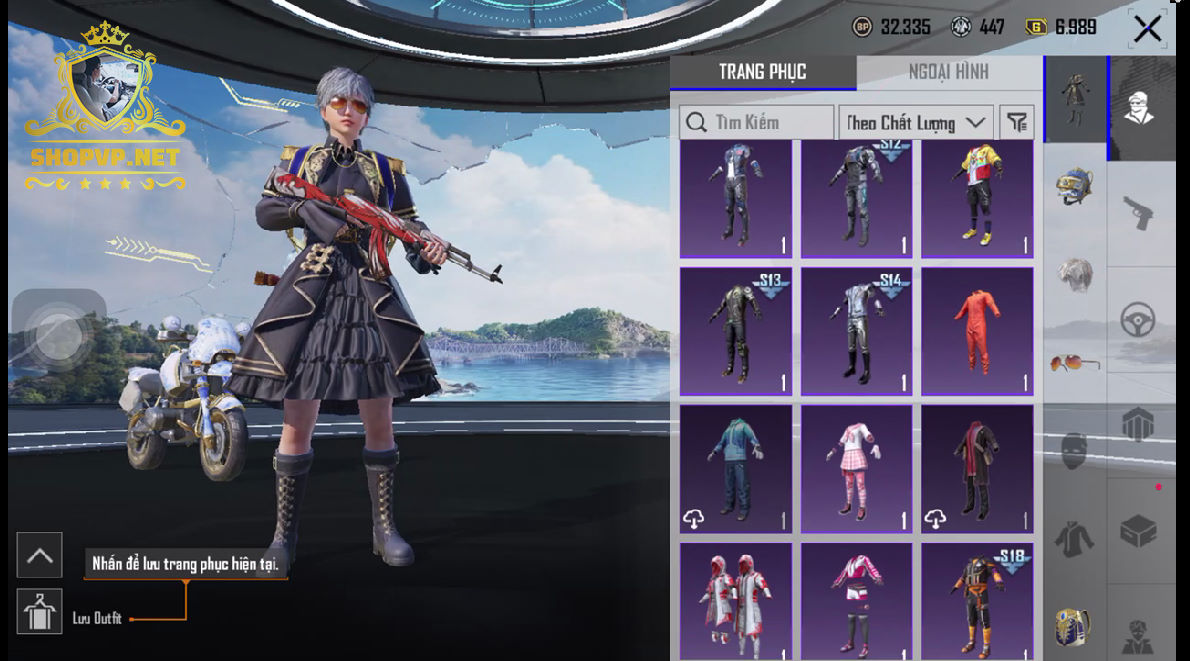Choose the blue hoodie outfit with download icon
1190x661 pixels.
click(x=736, y=469)
